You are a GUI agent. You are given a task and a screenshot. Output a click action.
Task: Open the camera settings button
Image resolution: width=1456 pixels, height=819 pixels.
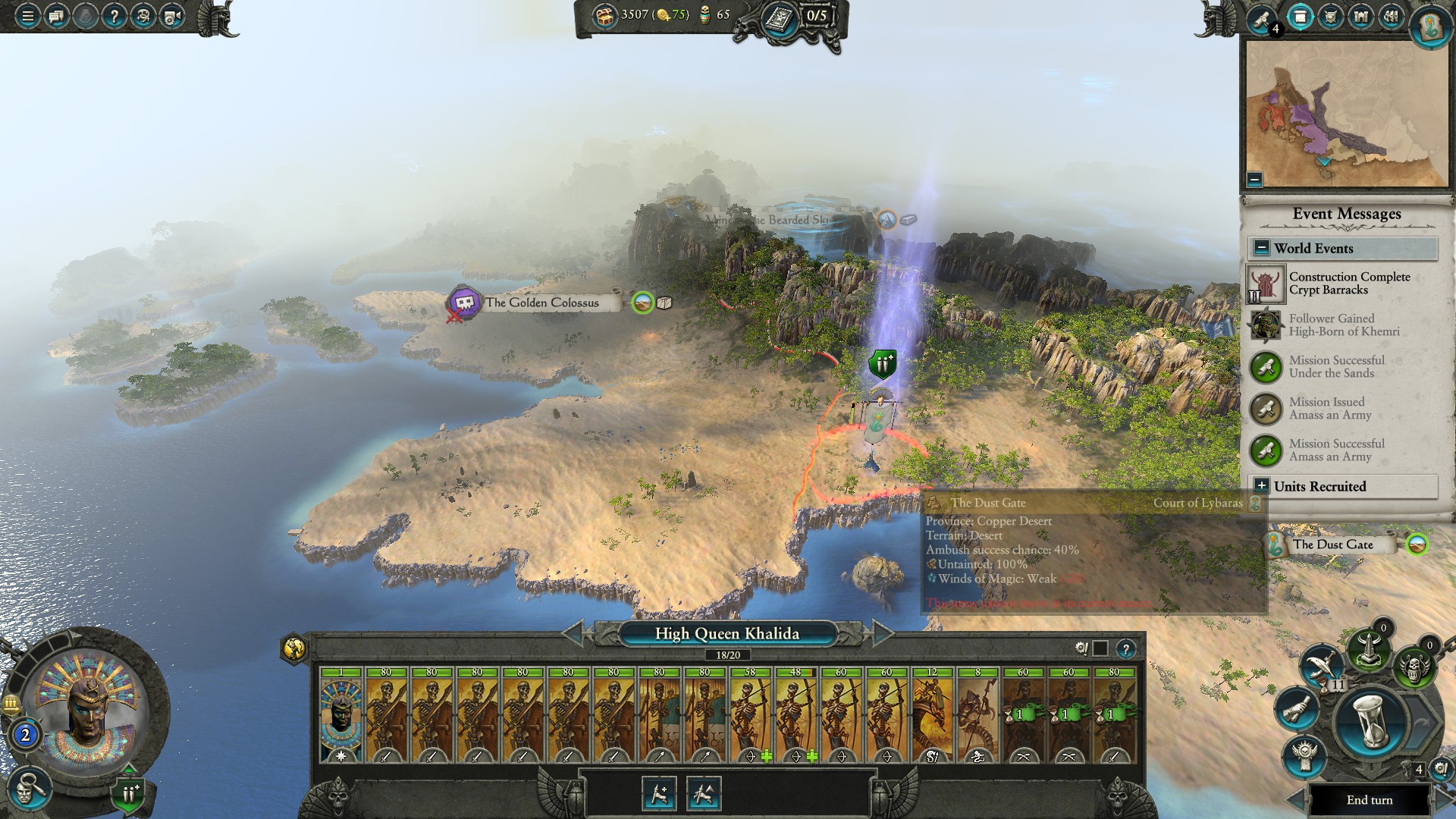point(172,16)
